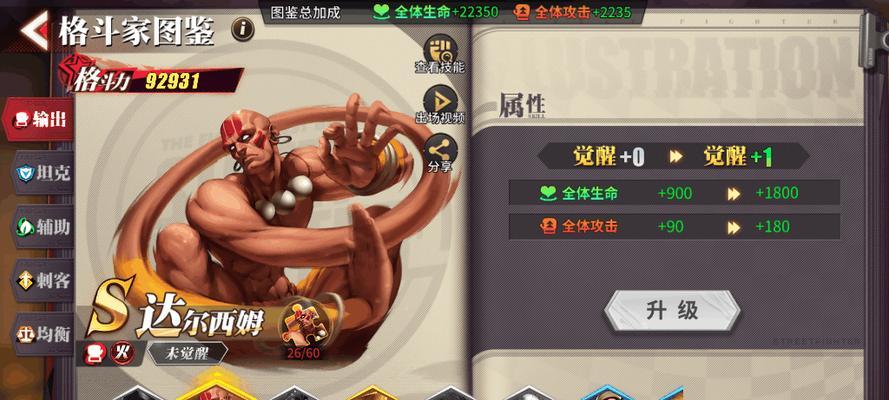Select the 坦克 tank tab
The height and width of the screenshot is (400, 889).
coord(42,173)
